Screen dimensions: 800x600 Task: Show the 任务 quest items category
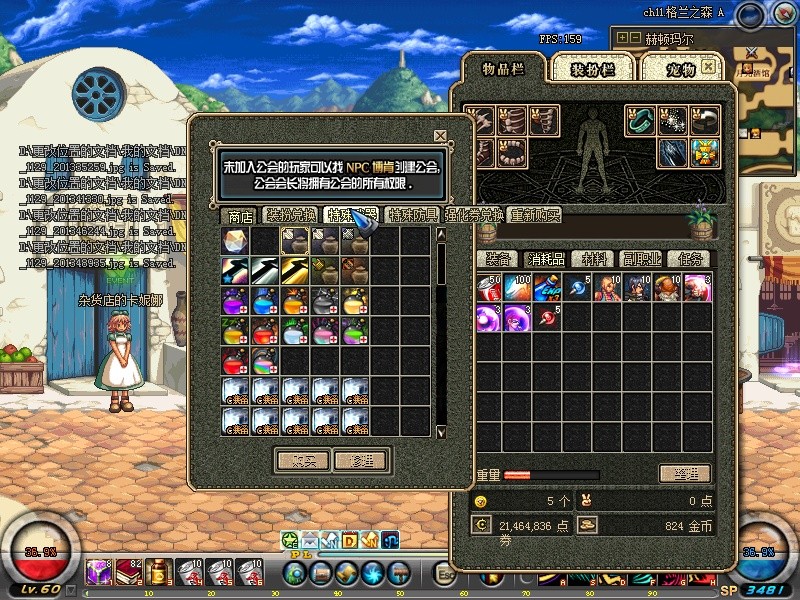[x=689, y=259]
